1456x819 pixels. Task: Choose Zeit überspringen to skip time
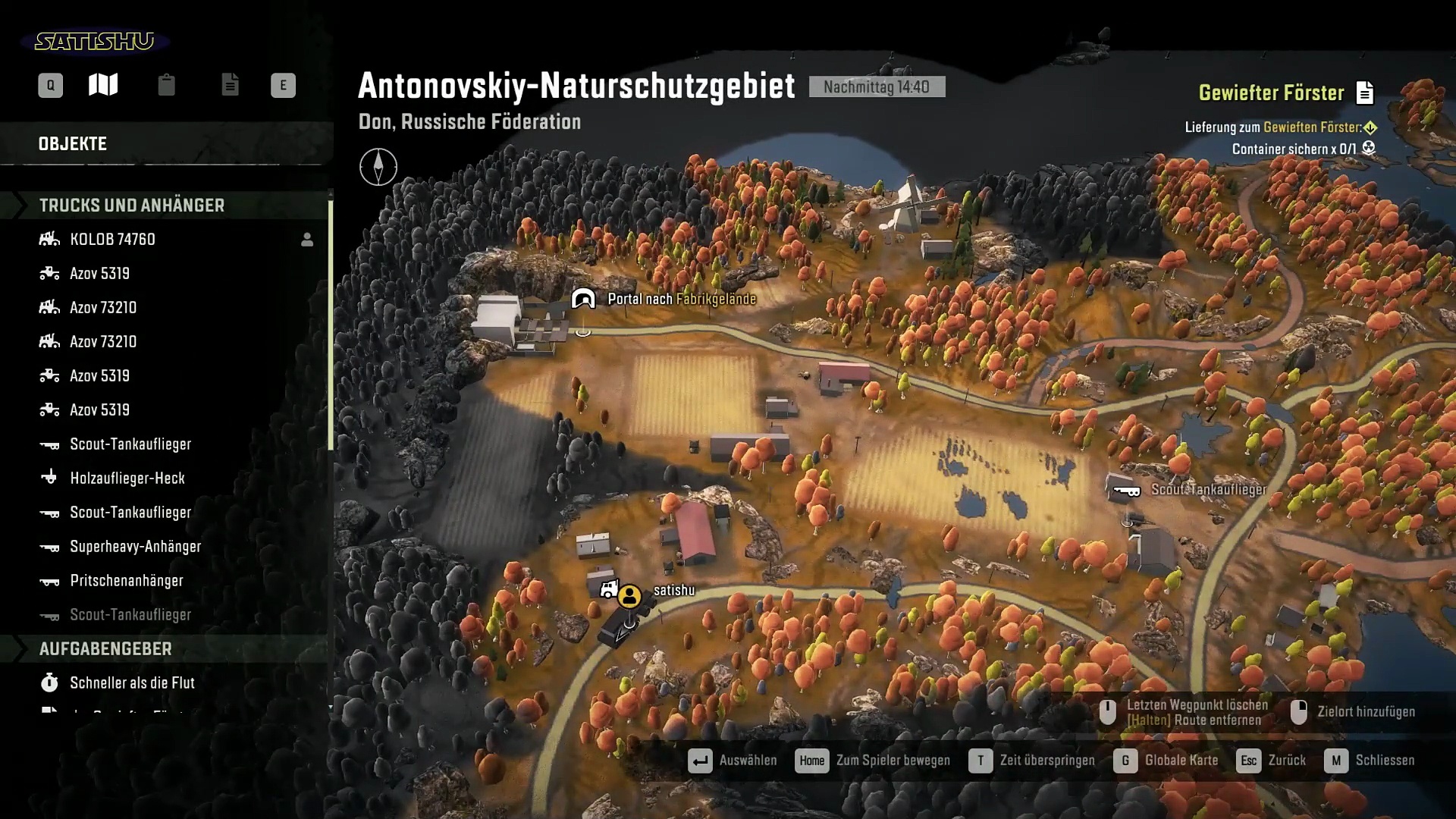(1032, 761)
